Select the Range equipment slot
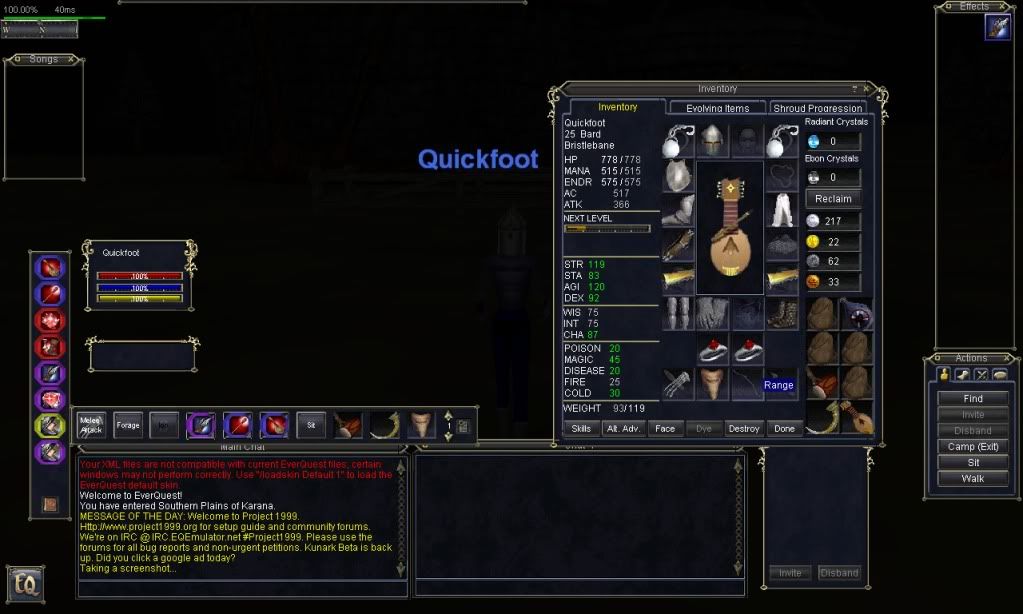This screenshot has width=1023, height=614. pos(779,385)
